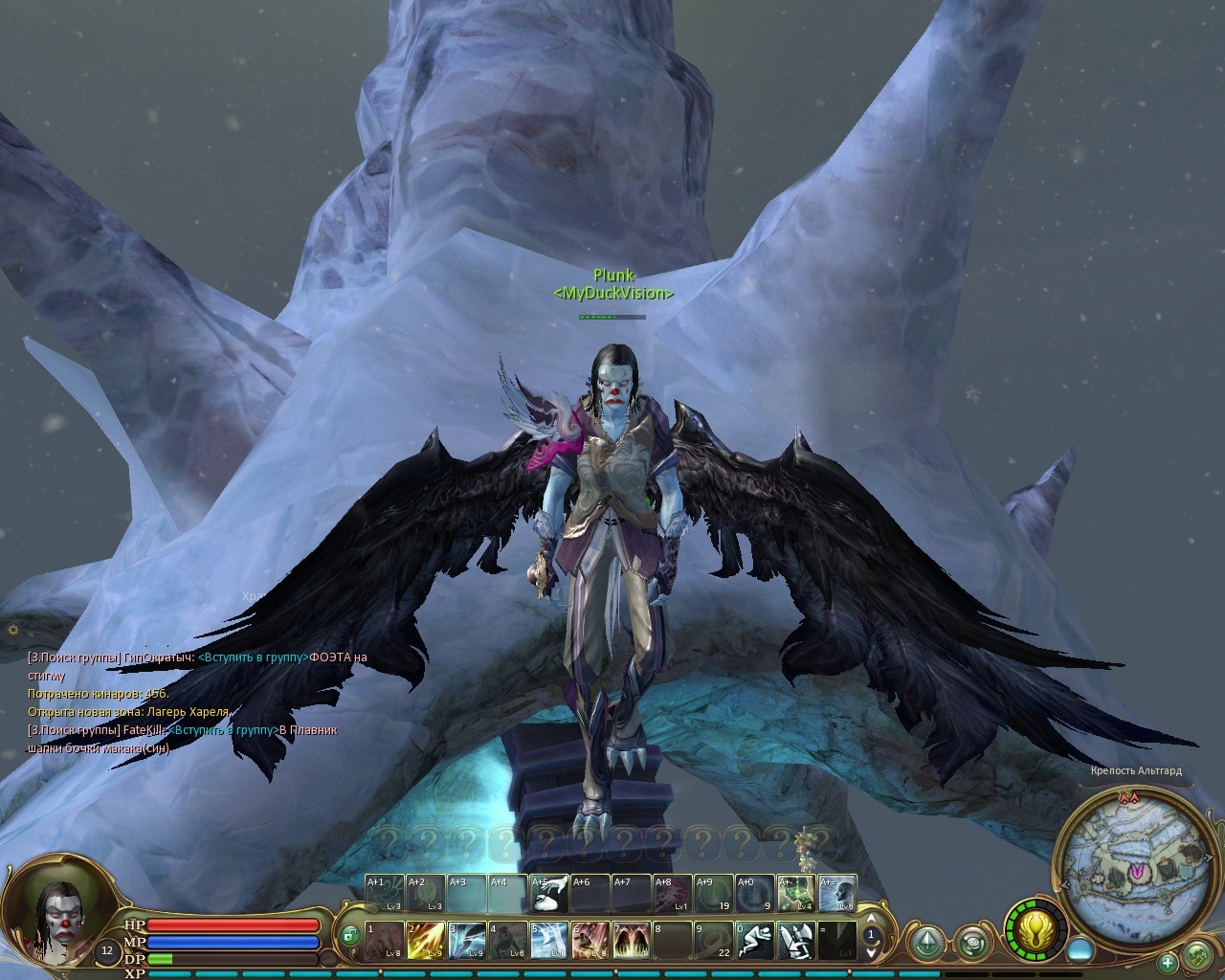Toggle the green padlock hotbar lock
The image size is (1225, 980).
(x=351, y=935)
